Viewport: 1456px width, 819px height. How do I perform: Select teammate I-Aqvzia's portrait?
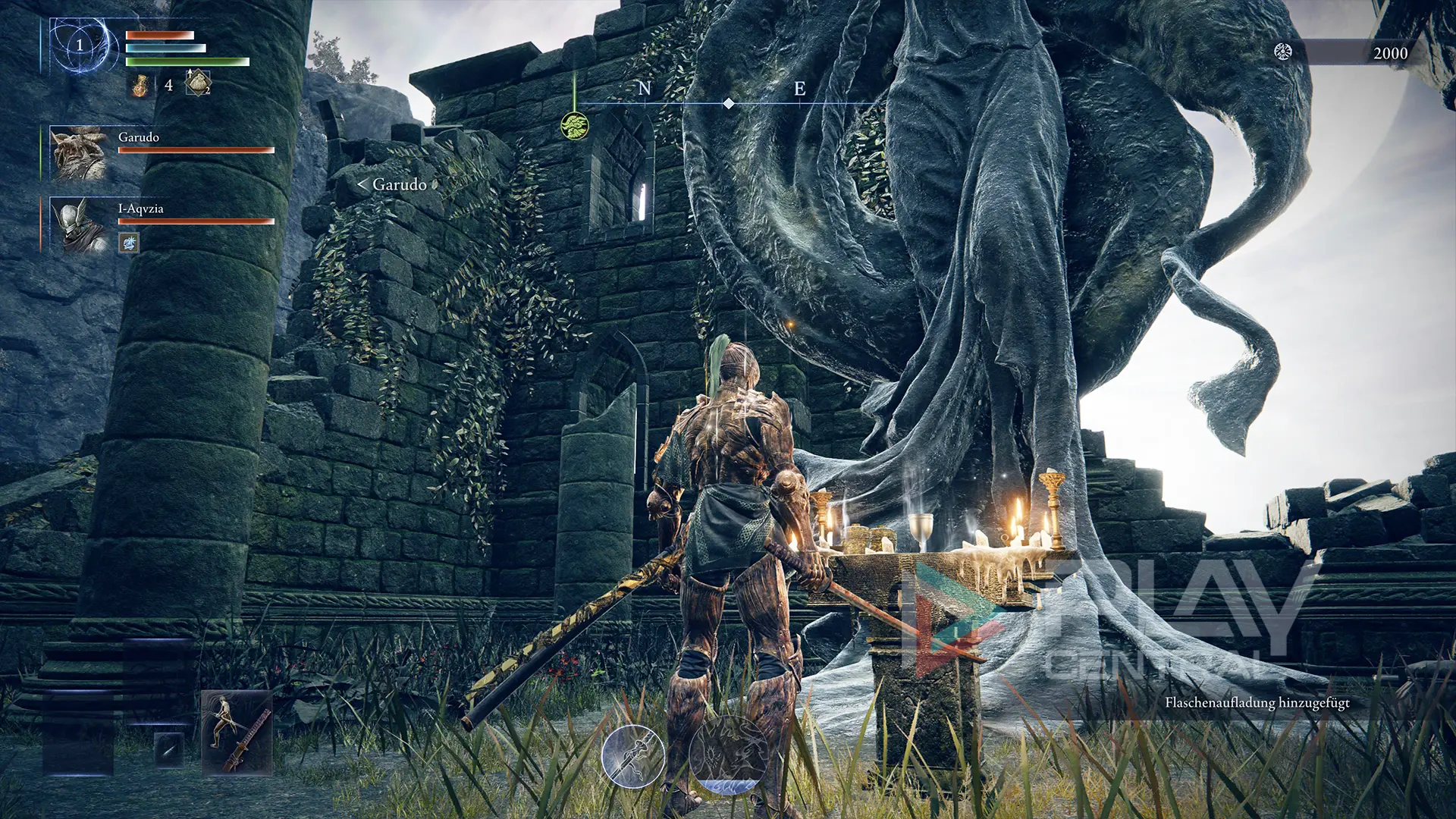78,224
